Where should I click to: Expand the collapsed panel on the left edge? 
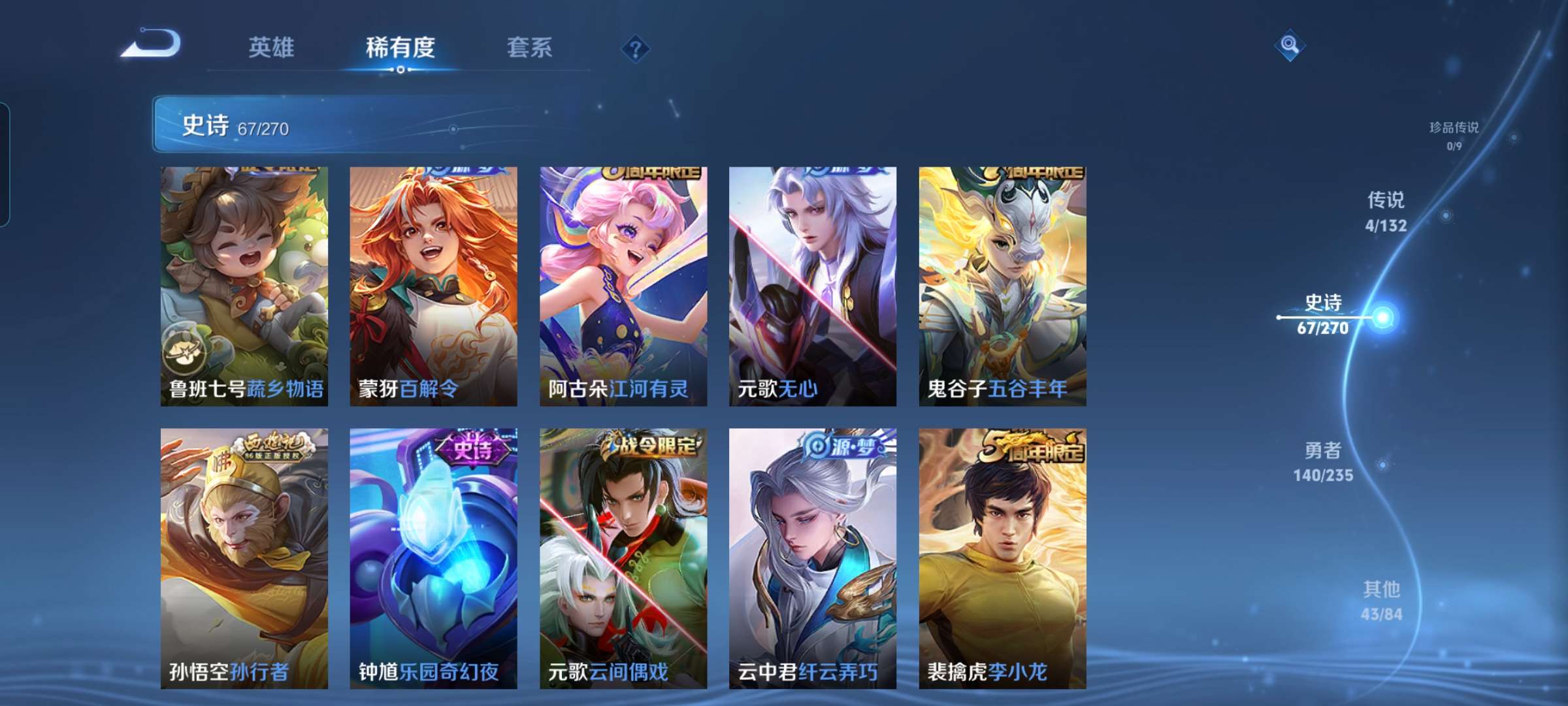pos(5,163)
